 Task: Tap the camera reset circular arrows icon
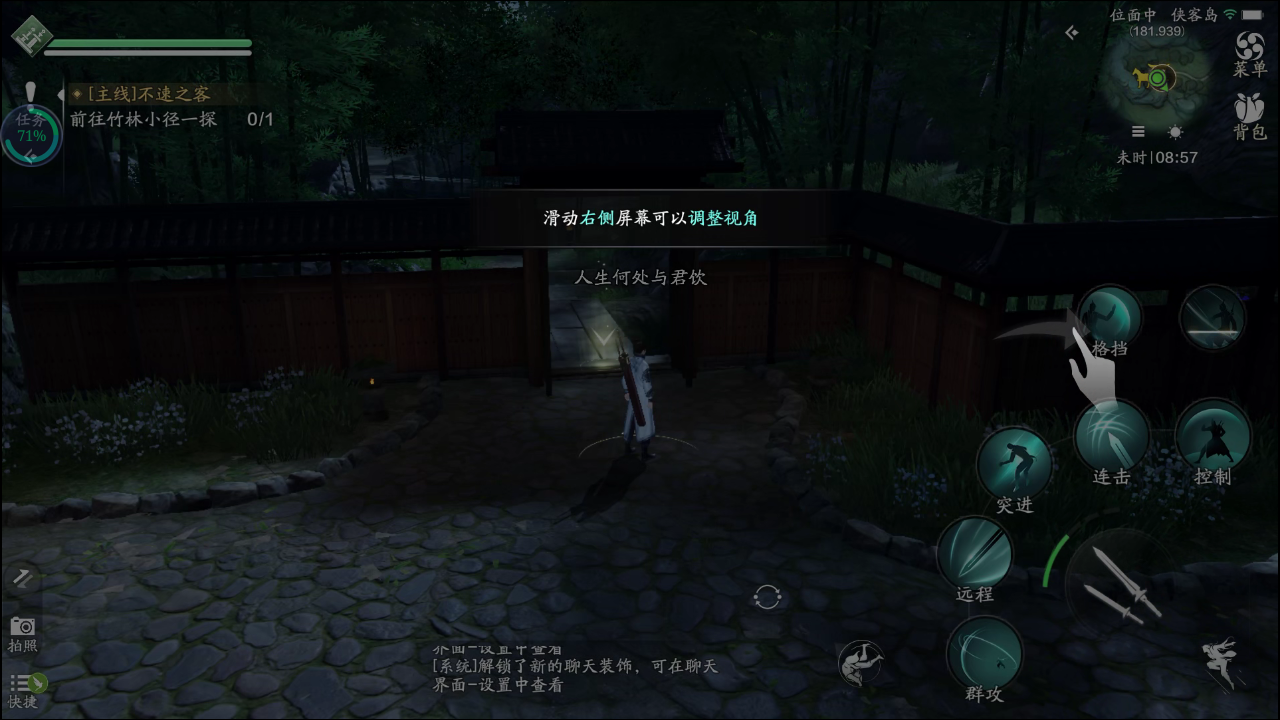coord(766,595)
